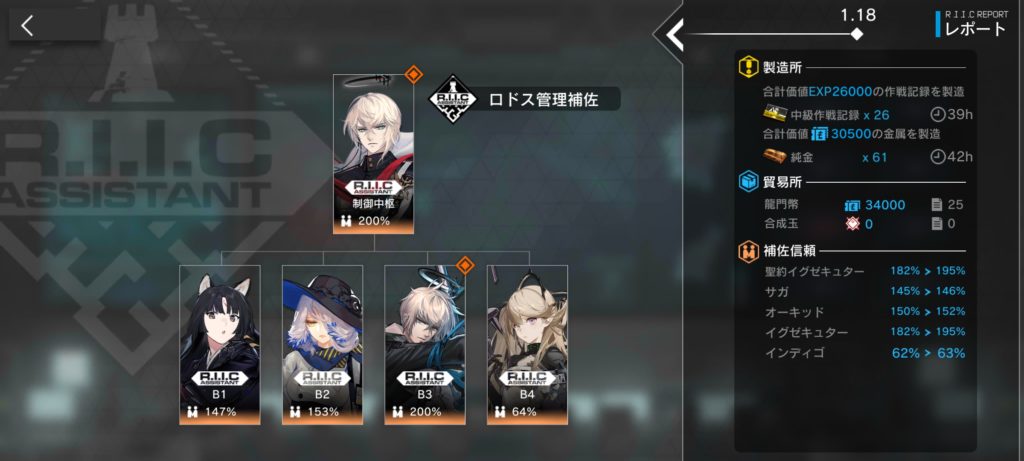
Task: Click the trading post cube icon
Action: pos(748,183)
